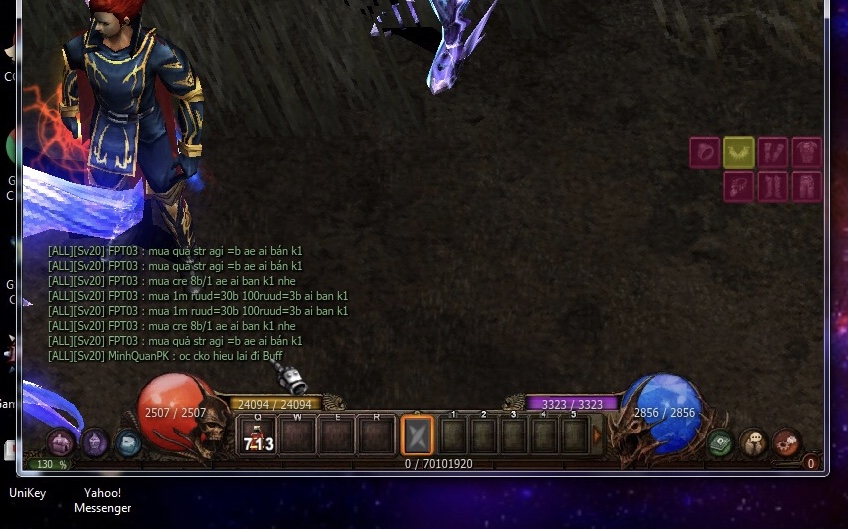
Task: Select the necklace equipment status icon
Action: (x=739, y=187)
